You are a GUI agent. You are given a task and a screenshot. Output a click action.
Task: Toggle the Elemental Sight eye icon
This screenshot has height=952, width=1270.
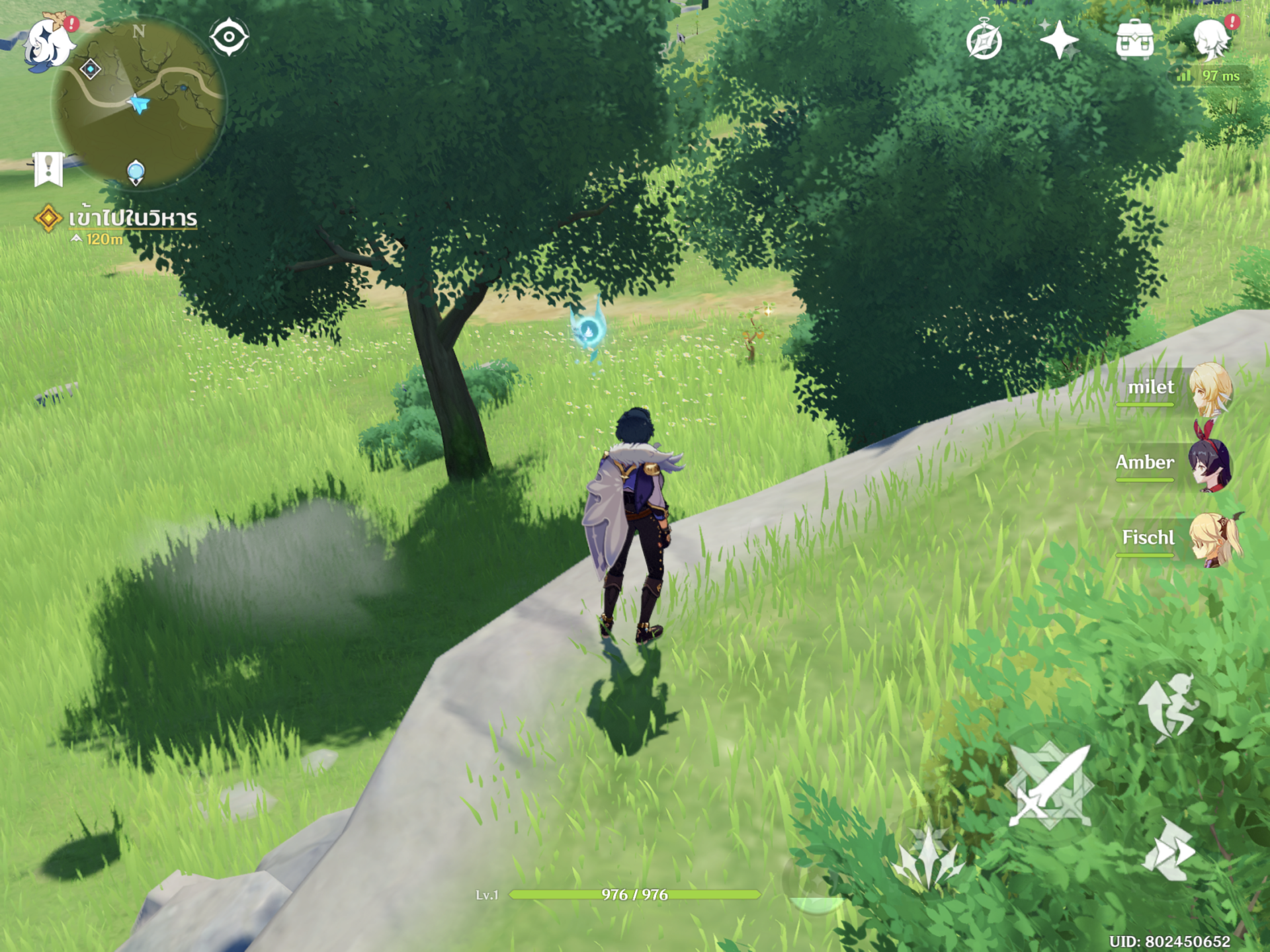[229, 37]
